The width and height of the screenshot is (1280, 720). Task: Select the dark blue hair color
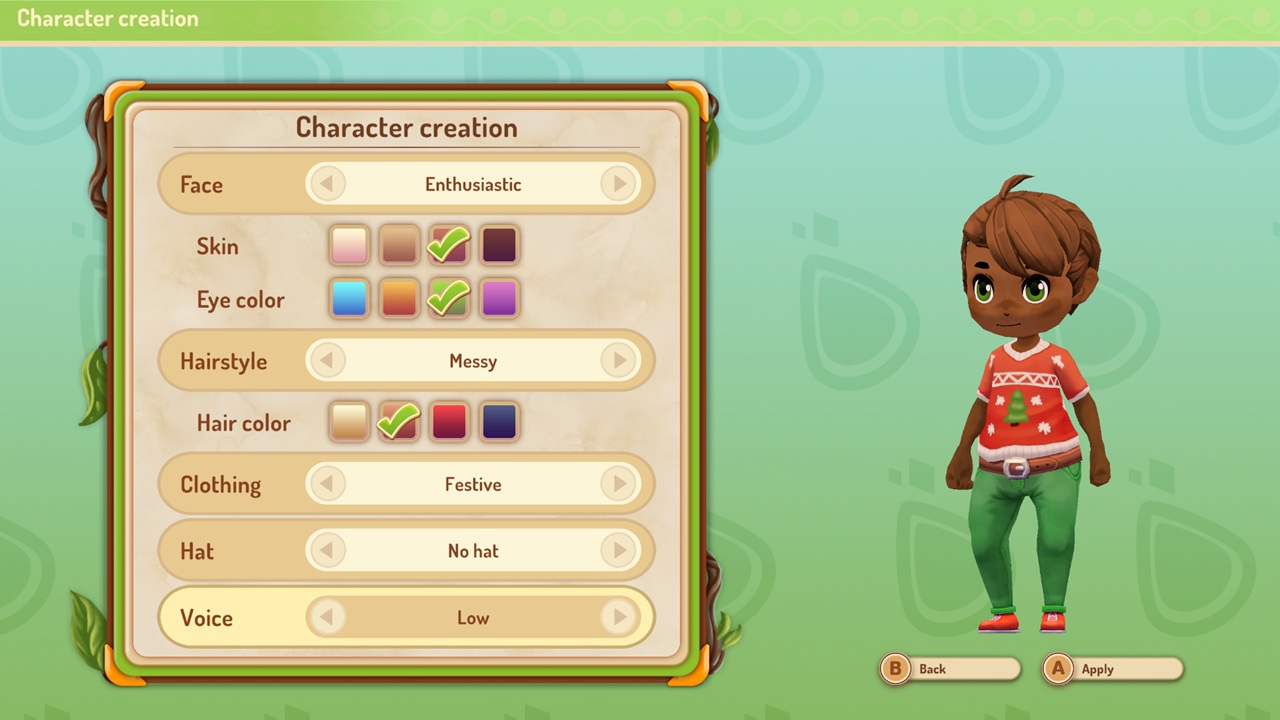pyautogui.click(x=498, y=422)
